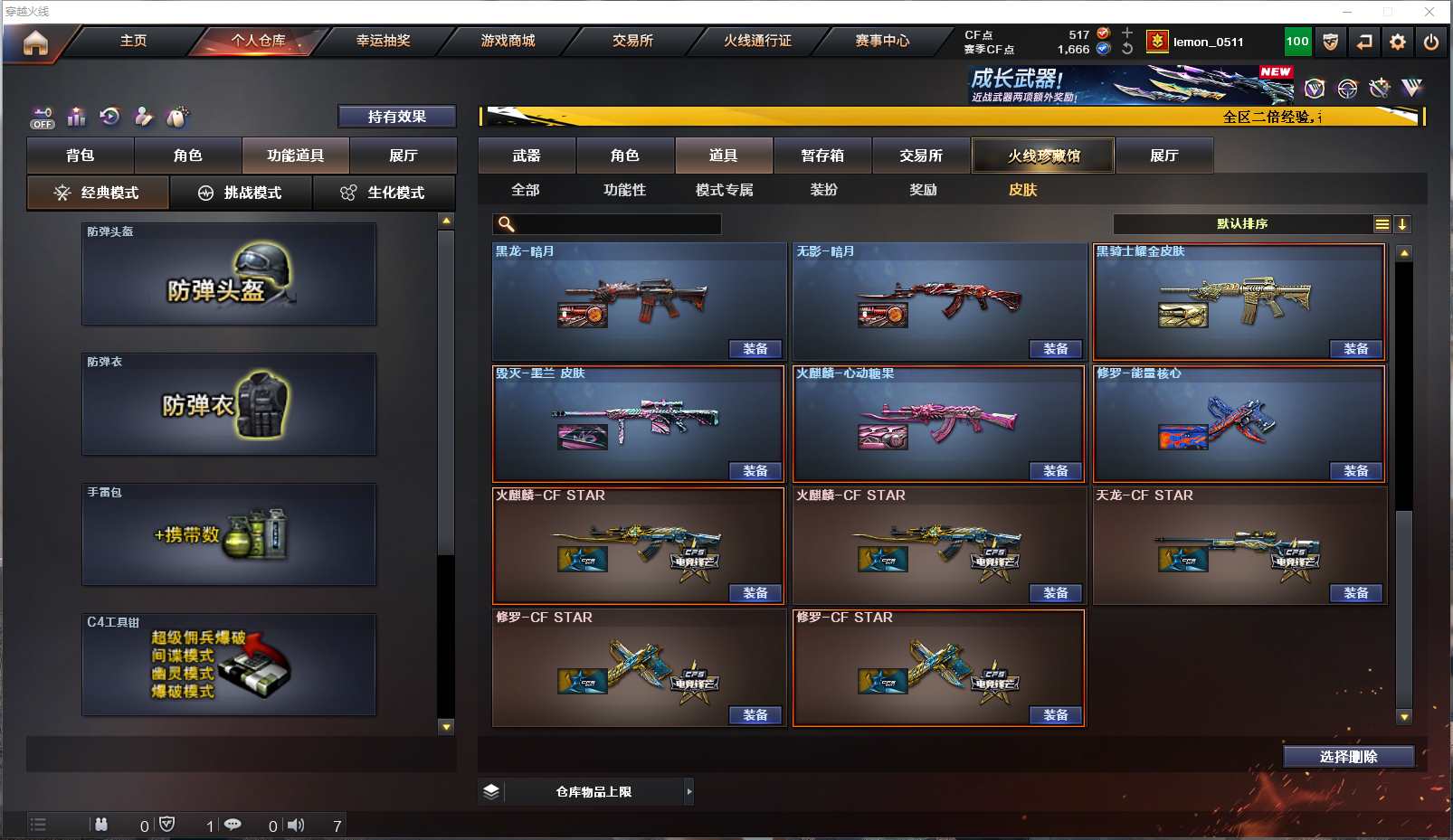Click the 持有效果 button
1453x840 pixels.
pyautogui.click(x=396, y=117)
